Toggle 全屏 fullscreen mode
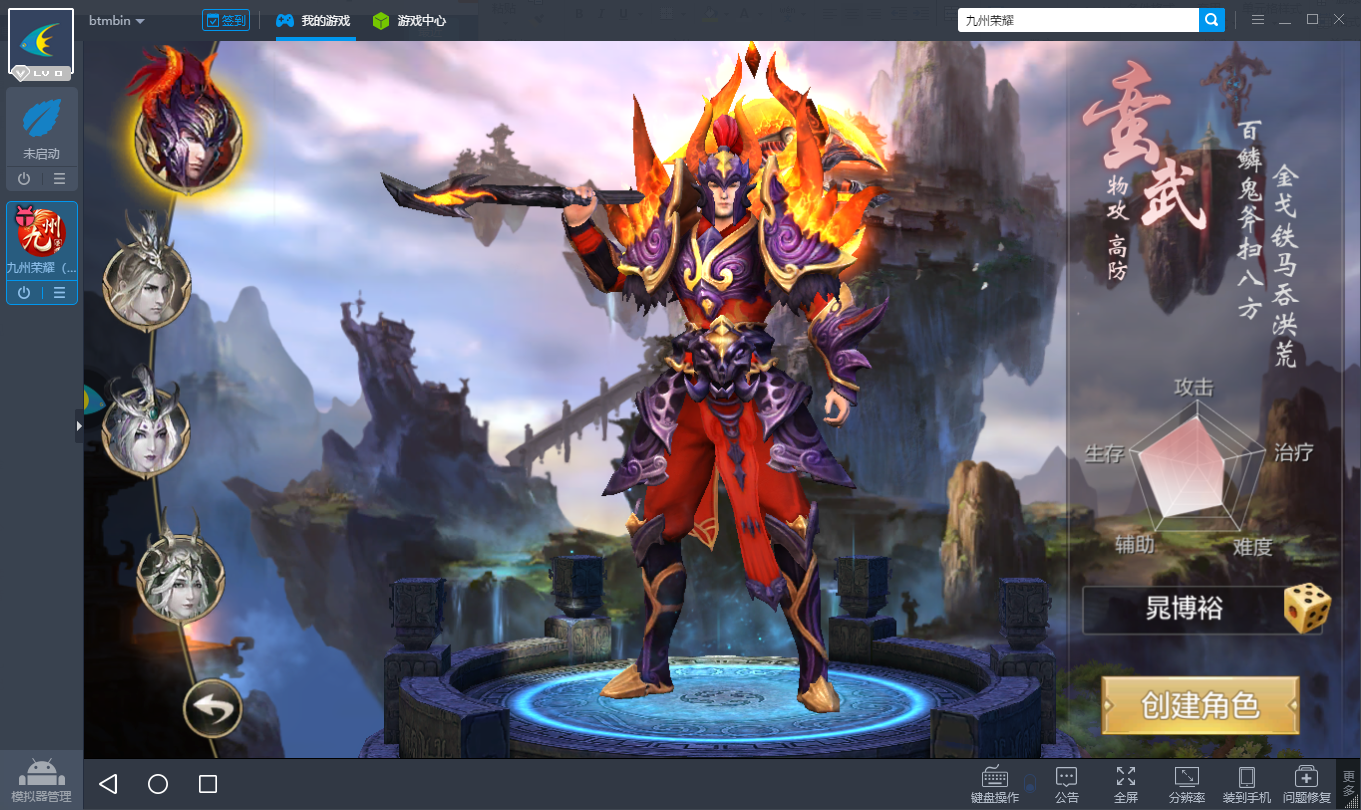This screenshot has width=1361, height=810. 1125,784
